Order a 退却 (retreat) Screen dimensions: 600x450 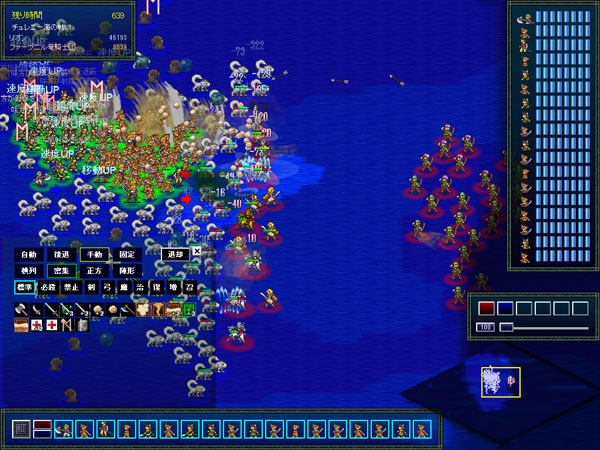[x=174, y=254]
